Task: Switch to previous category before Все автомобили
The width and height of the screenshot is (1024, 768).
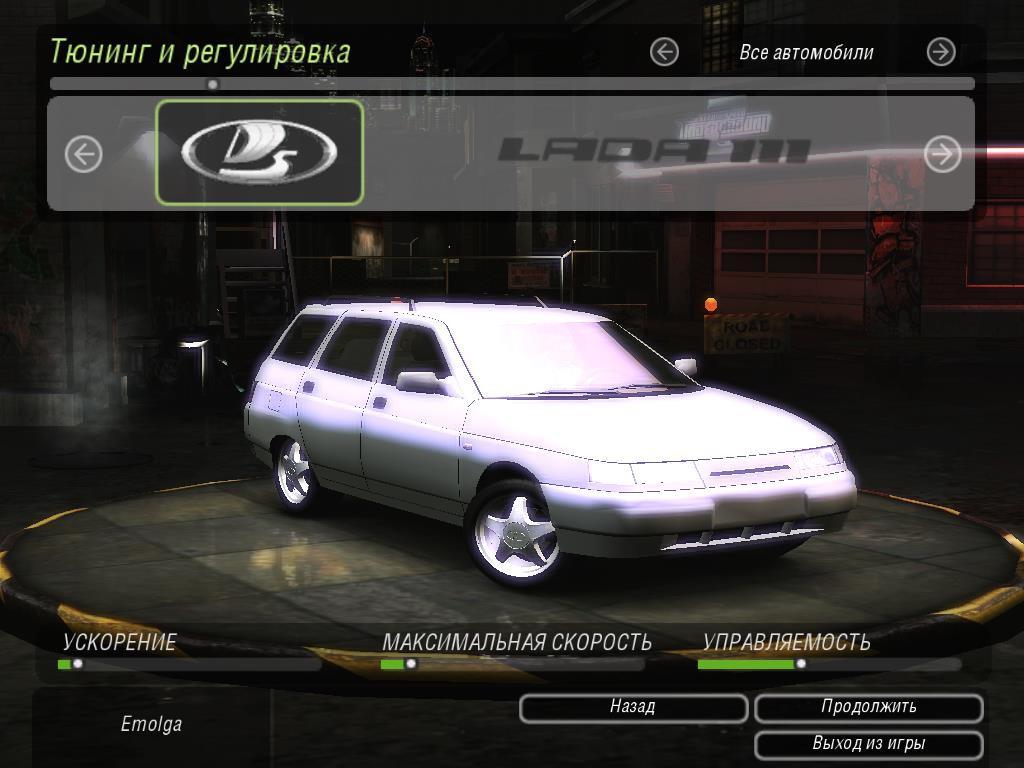Action: (x=664, y=52)
